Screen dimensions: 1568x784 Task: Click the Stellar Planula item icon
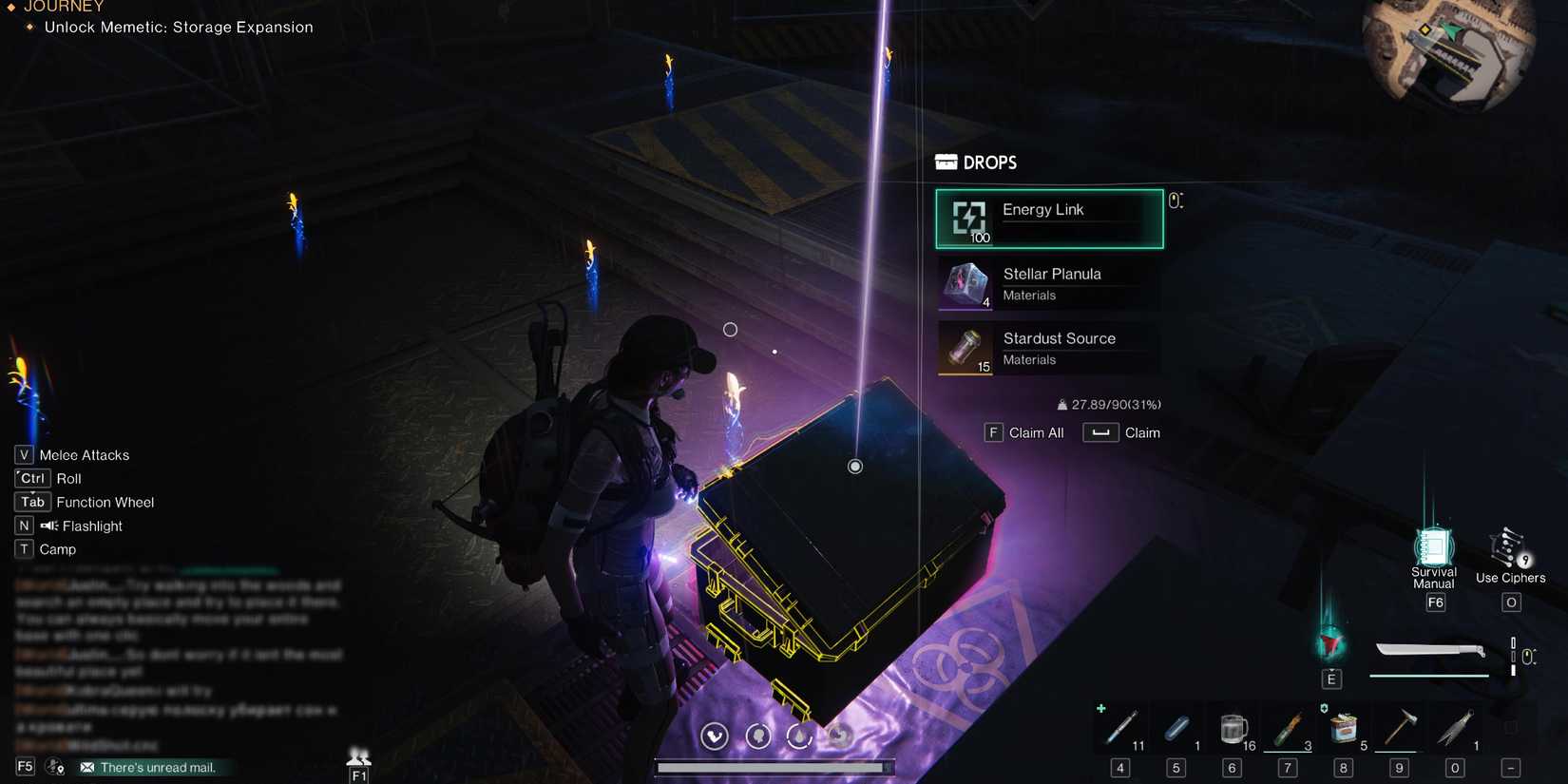click(x=965, y=284)
